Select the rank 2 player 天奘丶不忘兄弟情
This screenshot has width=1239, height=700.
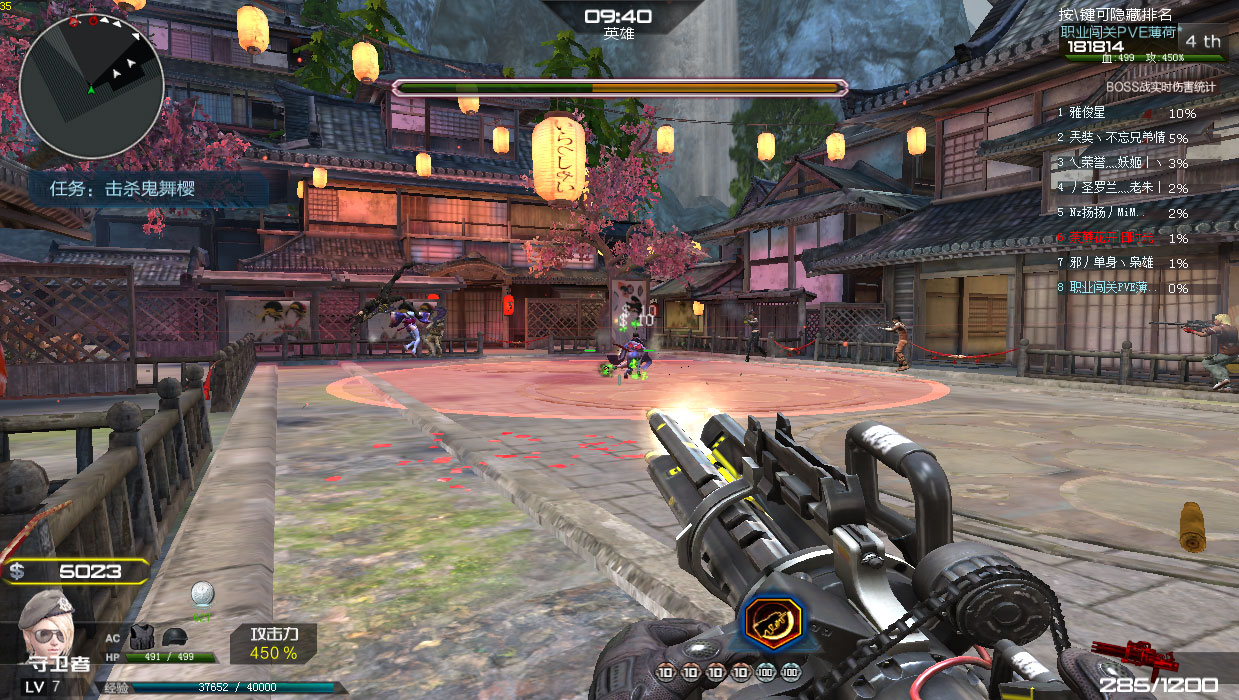point(1124,138)
